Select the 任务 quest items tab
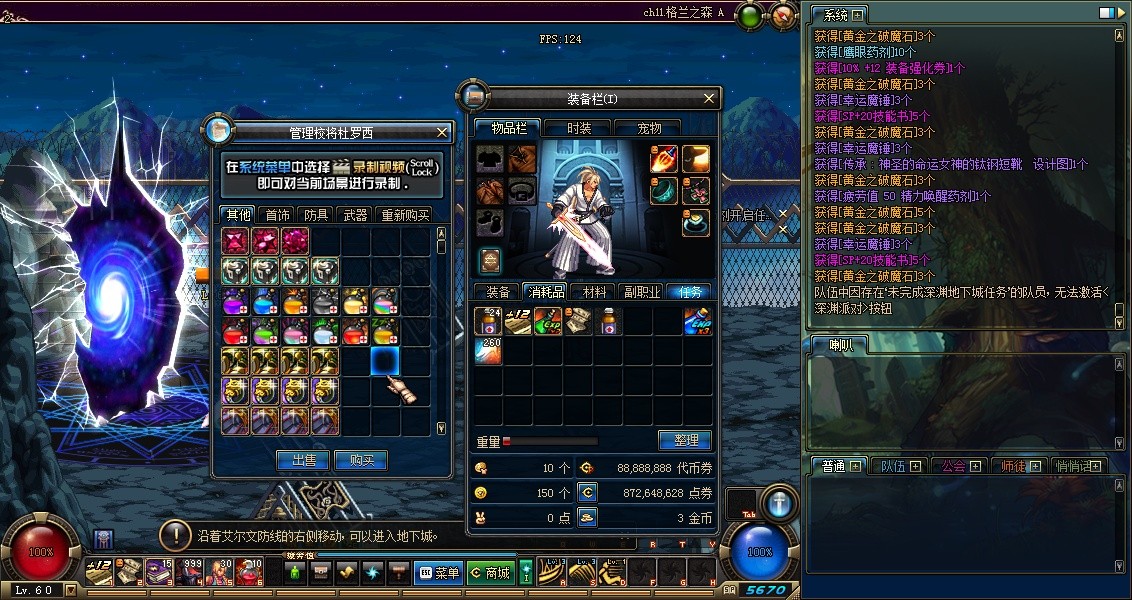 coord(690,292)
